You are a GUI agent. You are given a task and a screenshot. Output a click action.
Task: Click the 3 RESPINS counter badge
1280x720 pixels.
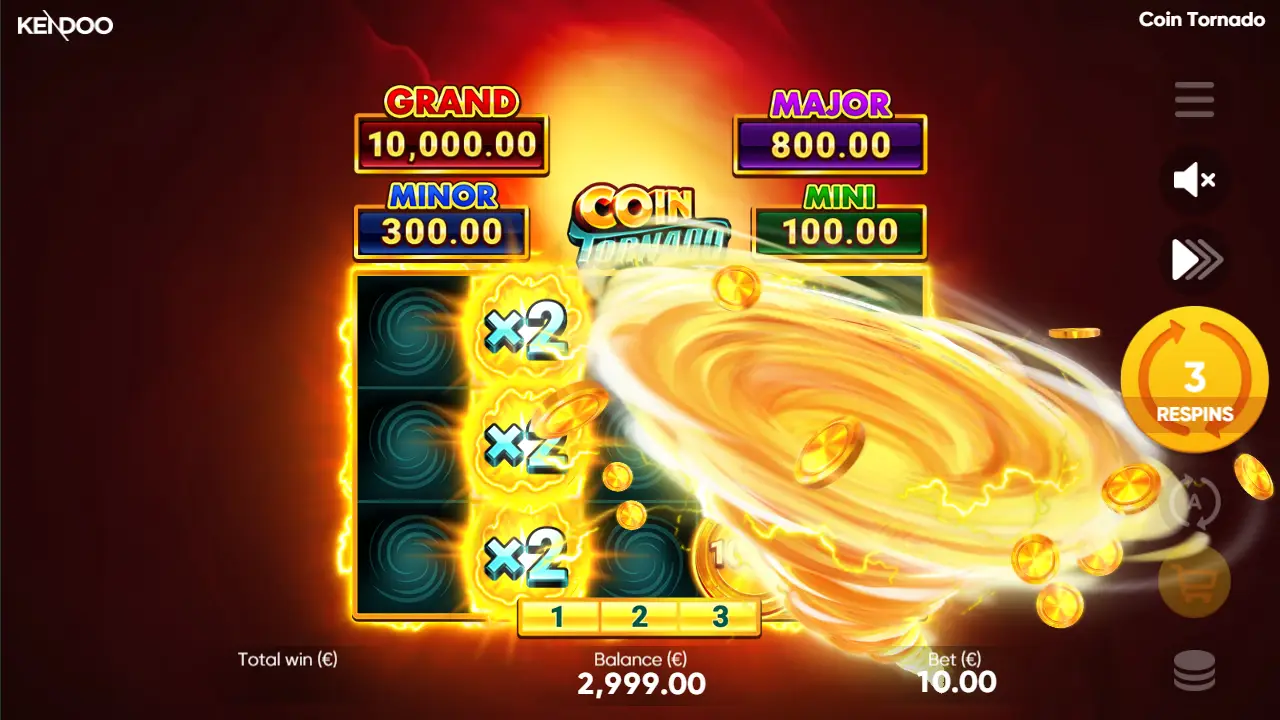[x=1193, y=380]
